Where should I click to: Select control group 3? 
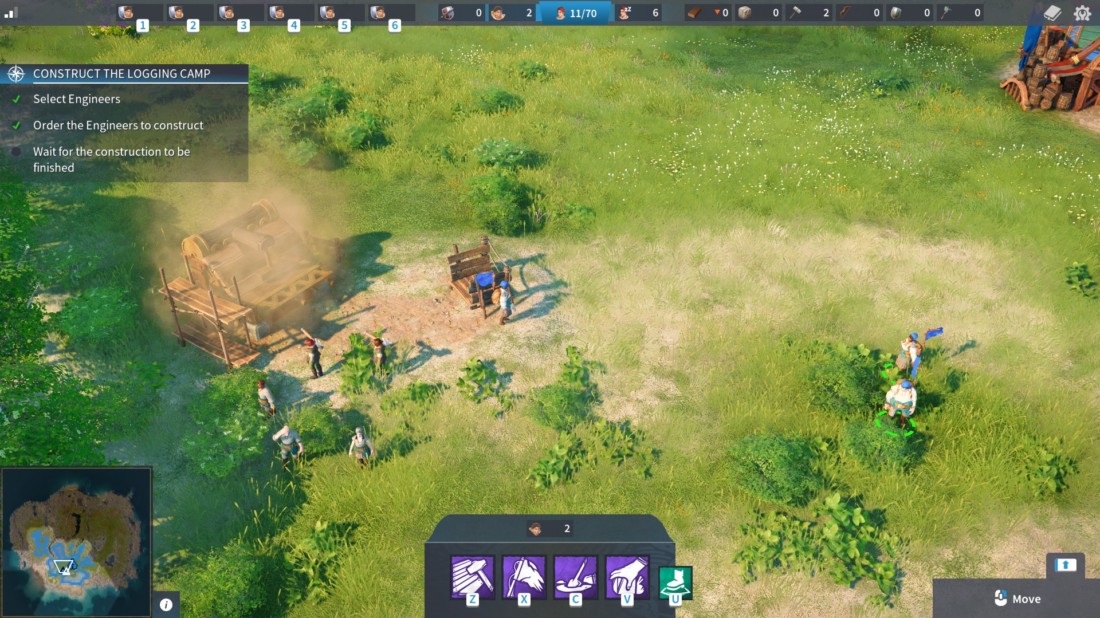(x=238, y=14)
